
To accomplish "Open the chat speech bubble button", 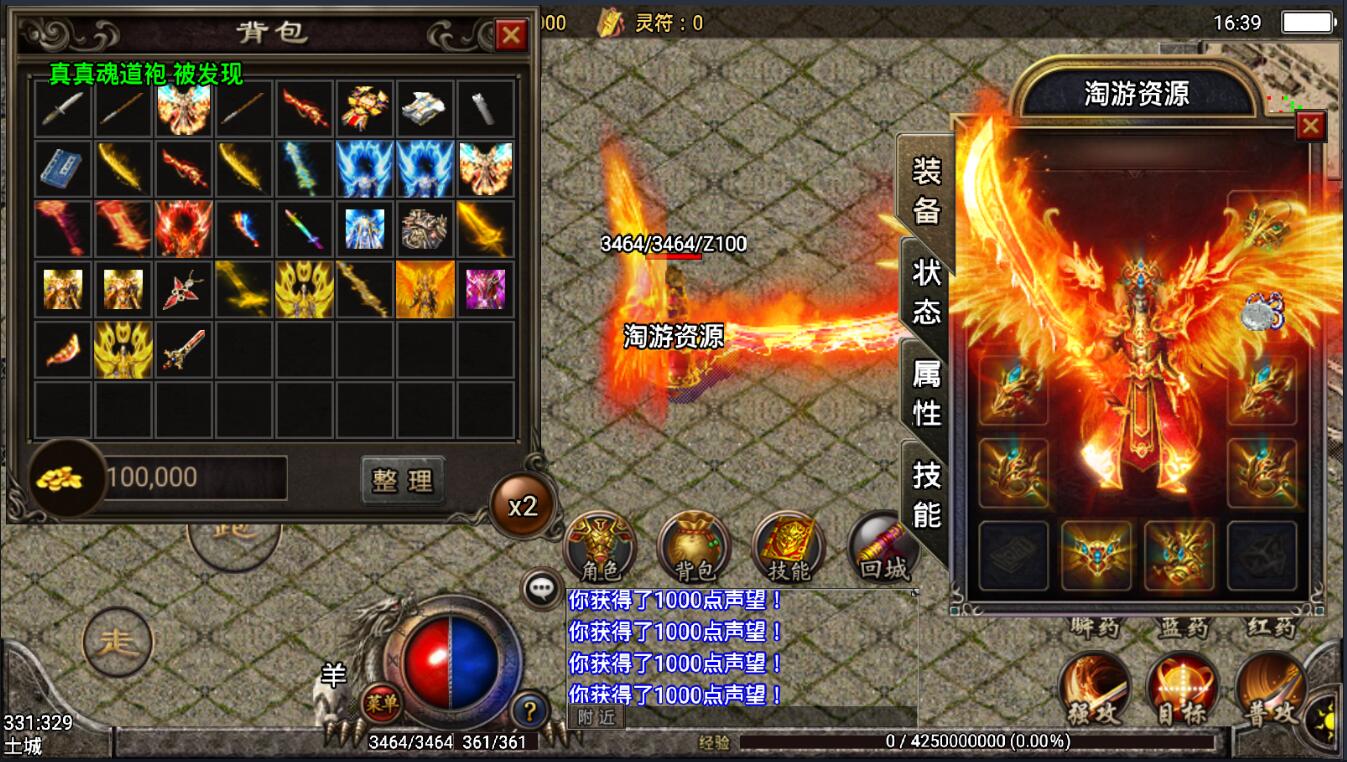I will coord(543,589).
